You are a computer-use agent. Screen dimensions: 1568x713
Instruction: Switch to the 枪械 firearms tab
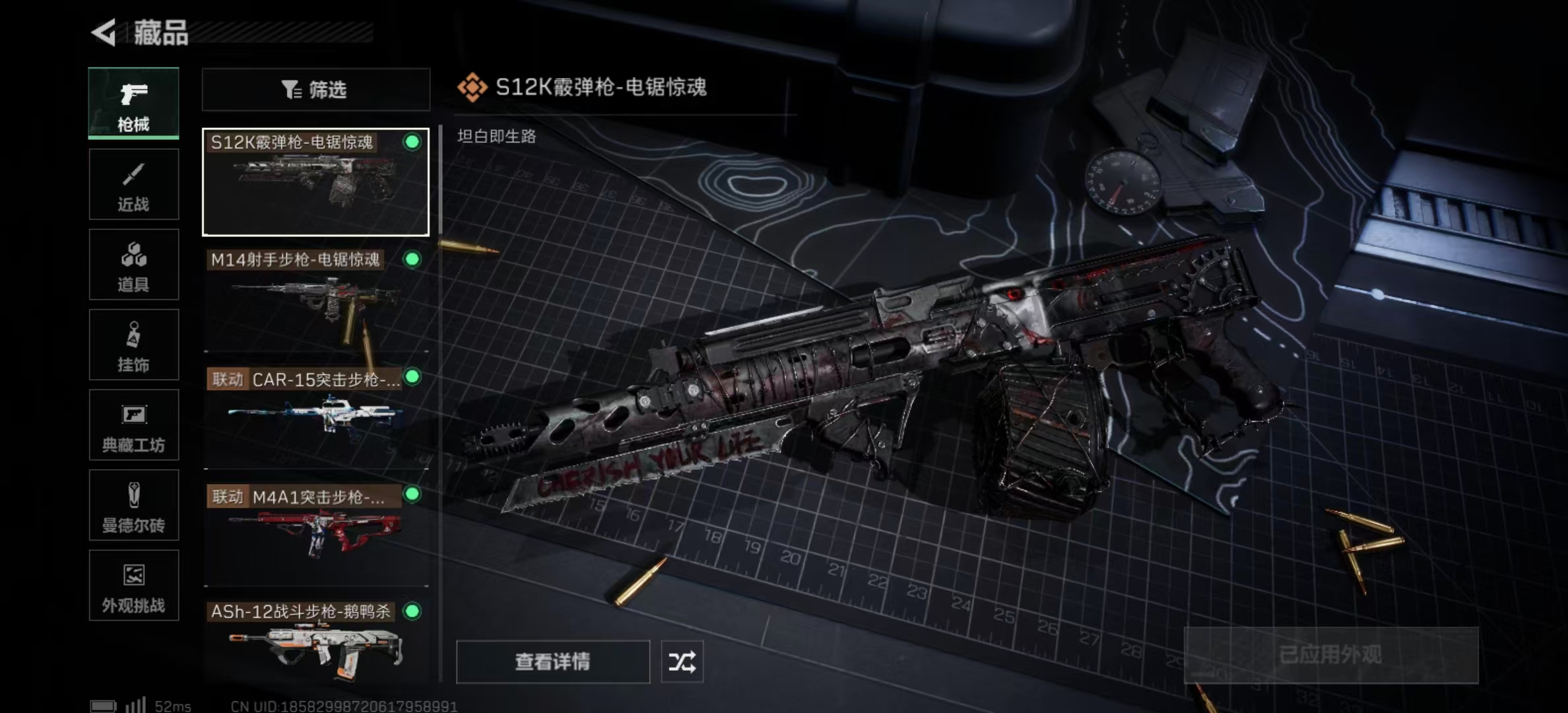coord(133,104)
